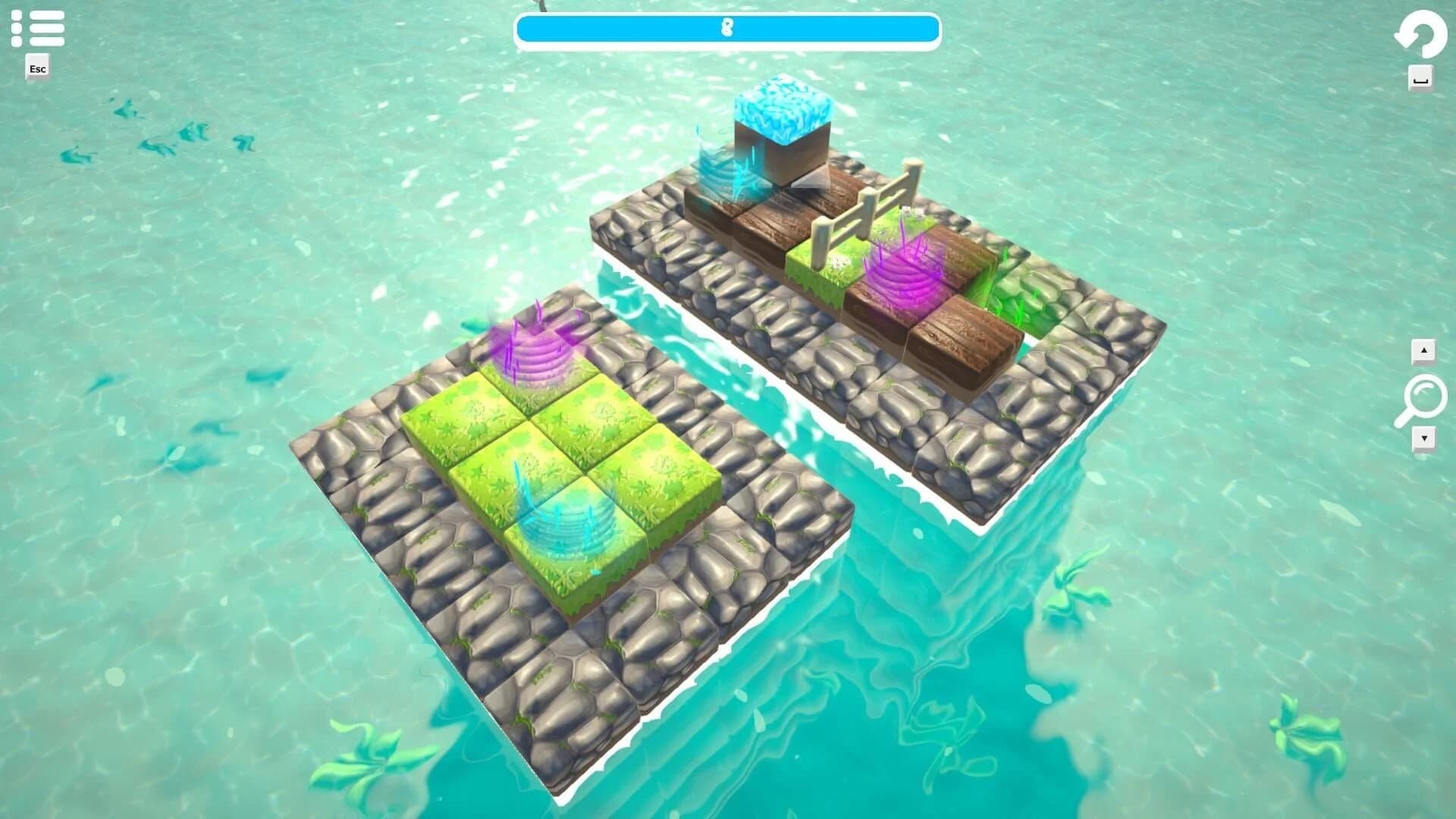This screenshot has width=1456, height=819.
Task: Select the magnifying glass zoom icon
Action: (x=1424, y=394)
